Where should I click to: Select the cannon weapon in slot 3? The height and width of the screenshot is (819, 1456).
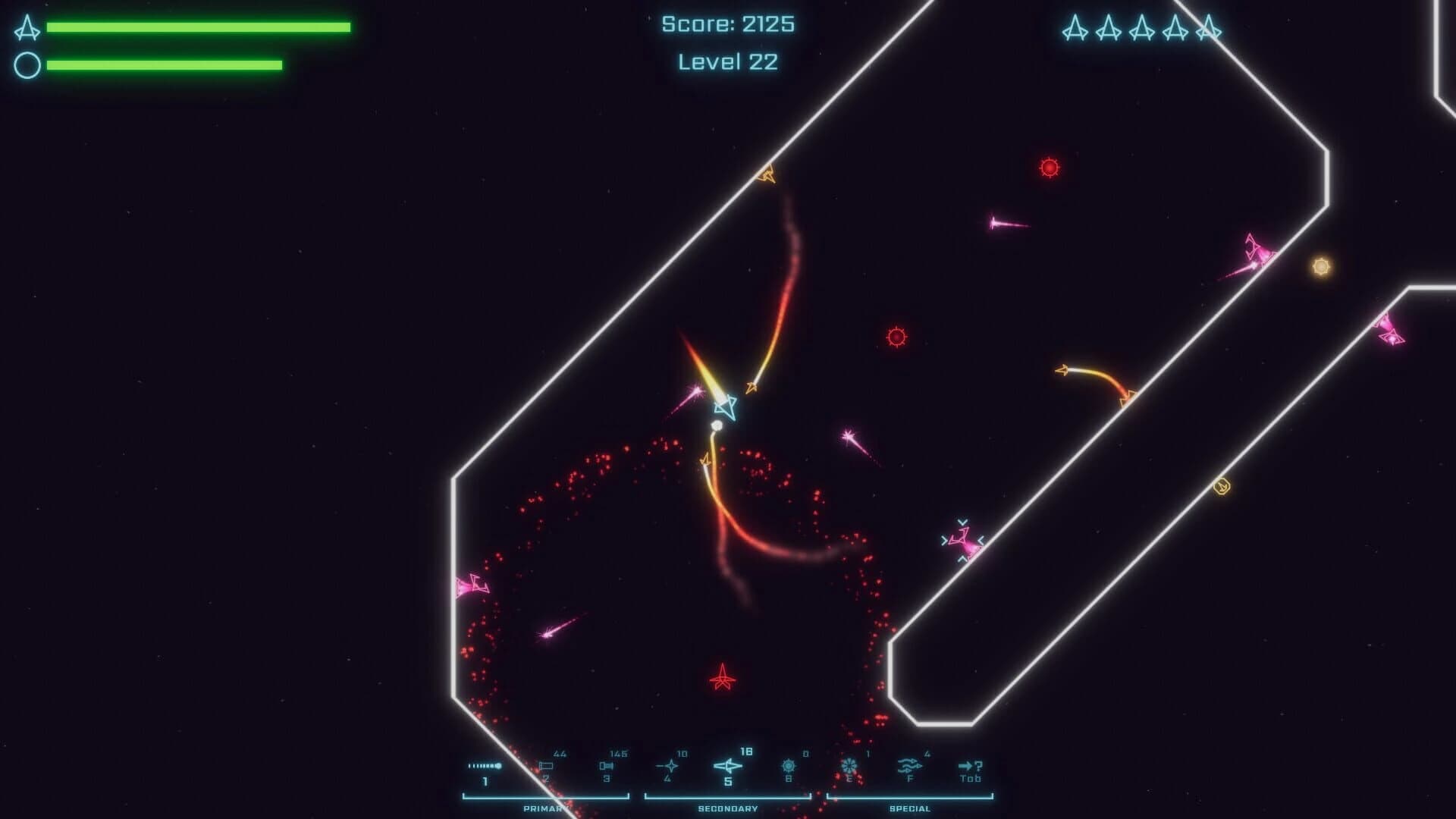[607, 765]
